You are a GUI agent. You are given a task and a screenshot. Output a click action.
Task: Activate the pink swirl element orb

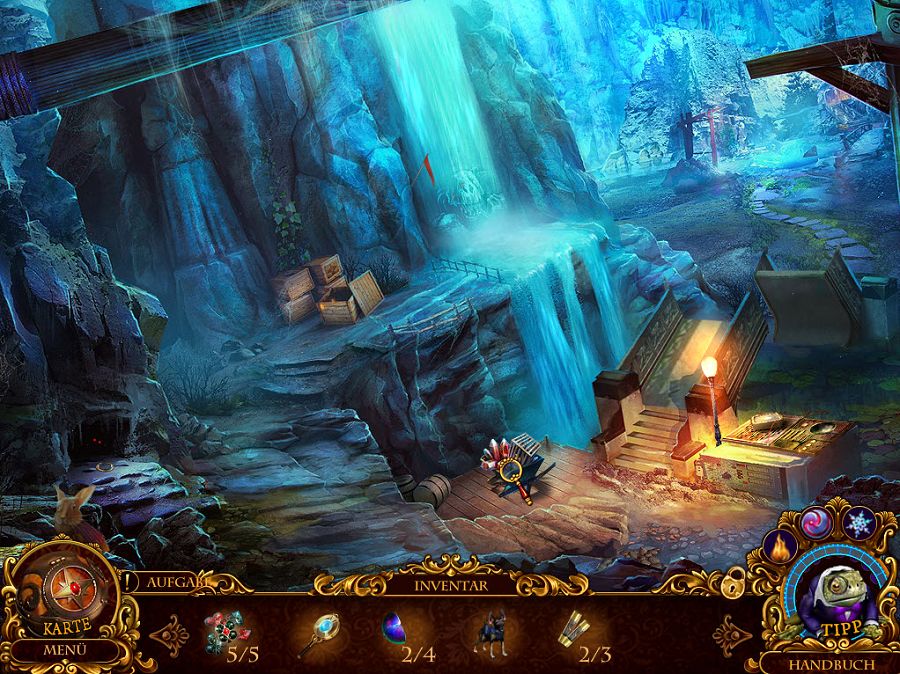(x=815, y=523)
